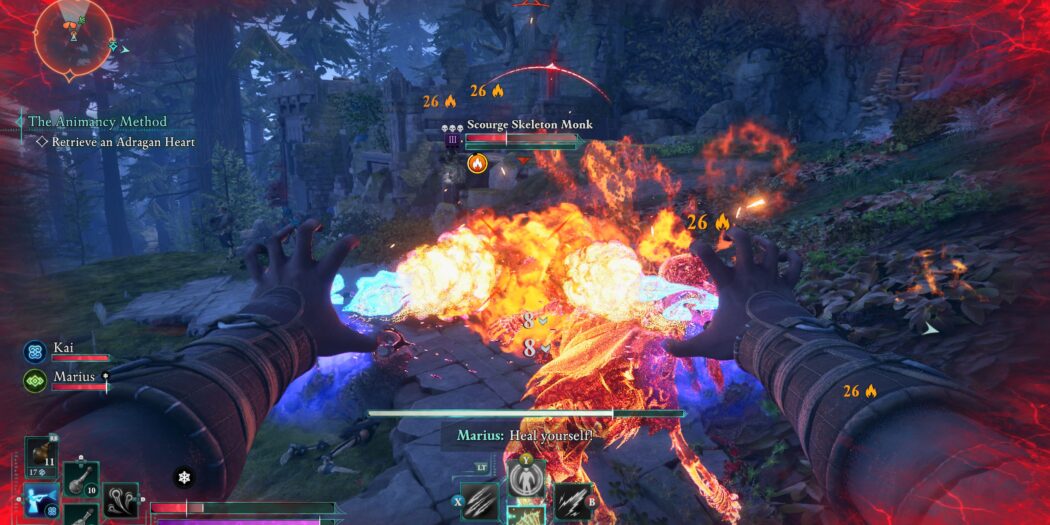Select The Animancy Method quest tracker
The image size is (1050, 525).
click(97, 122)
